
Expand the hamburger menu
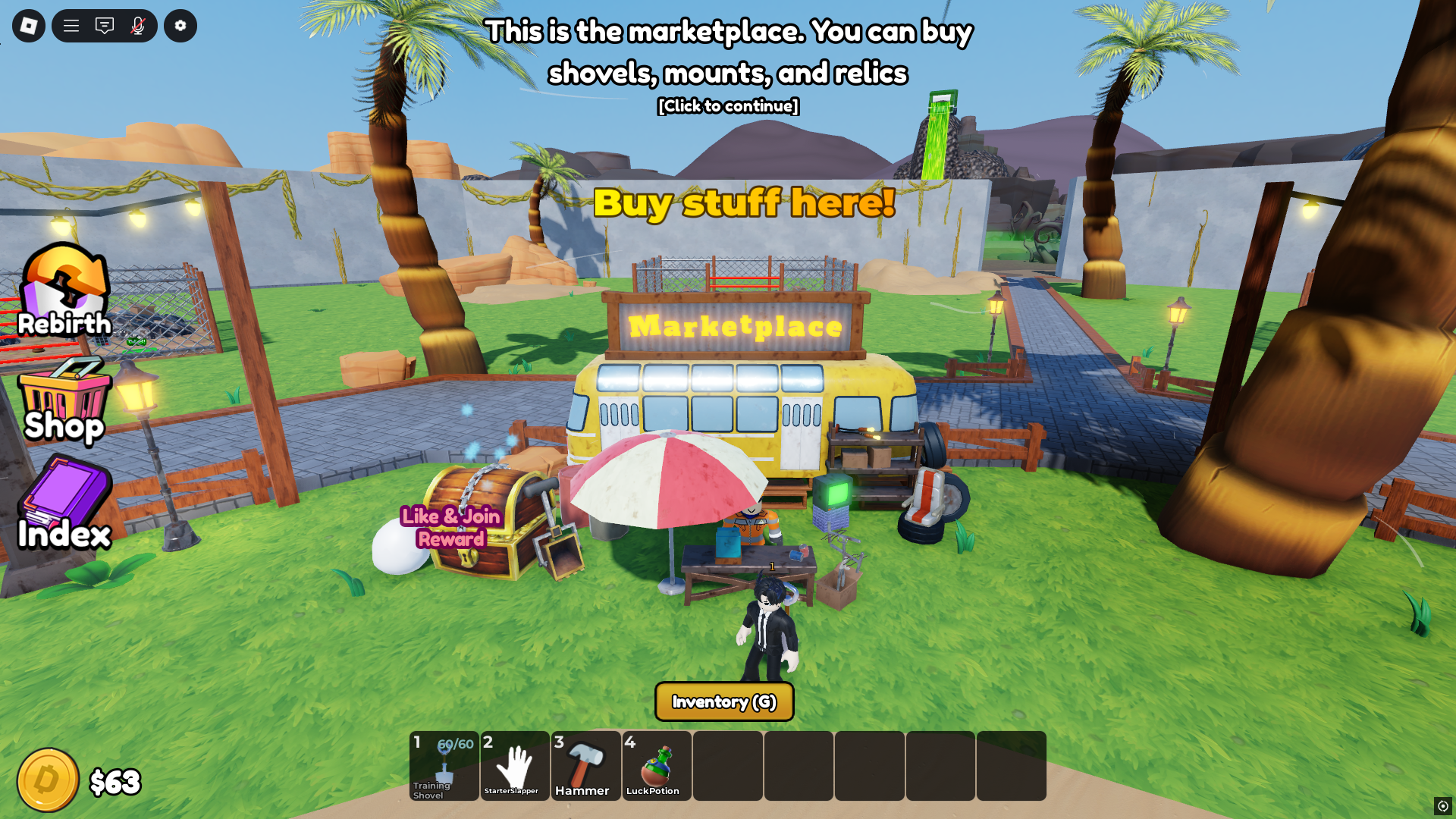point(71,25)
